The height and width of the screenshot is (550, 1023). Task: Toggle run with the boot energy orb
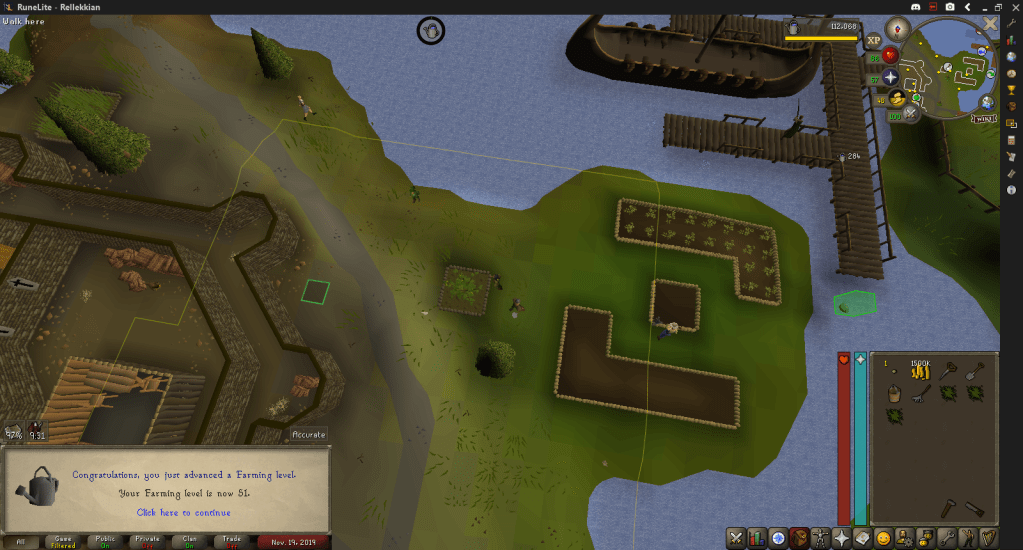[897, 98]
